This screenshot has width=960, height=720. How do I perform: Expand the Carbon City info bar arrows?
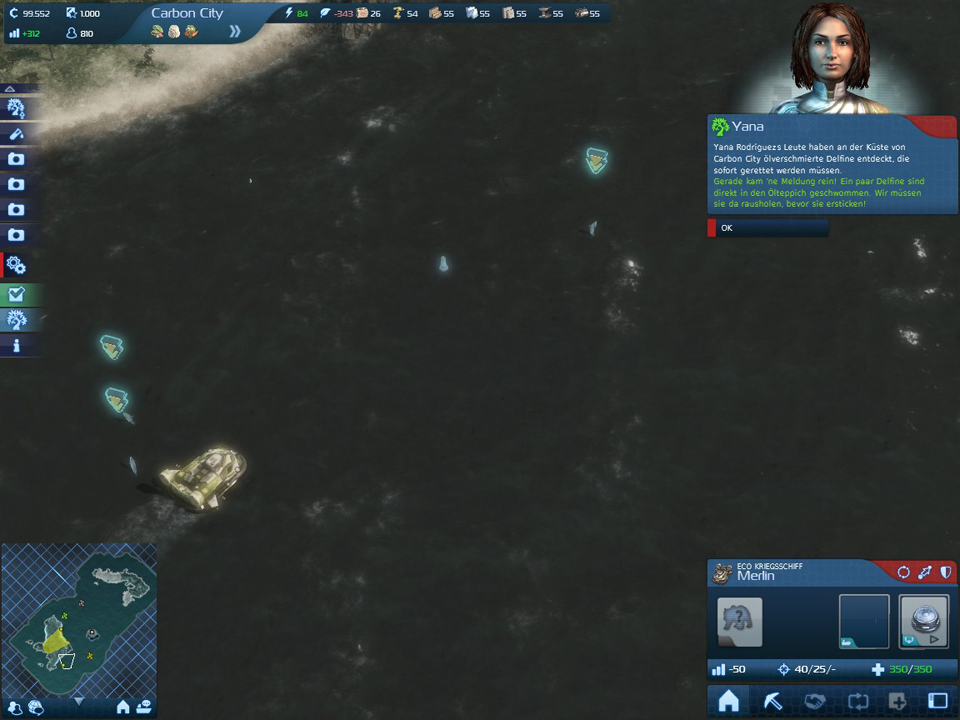pyautogui.click(x=235, y=31)
